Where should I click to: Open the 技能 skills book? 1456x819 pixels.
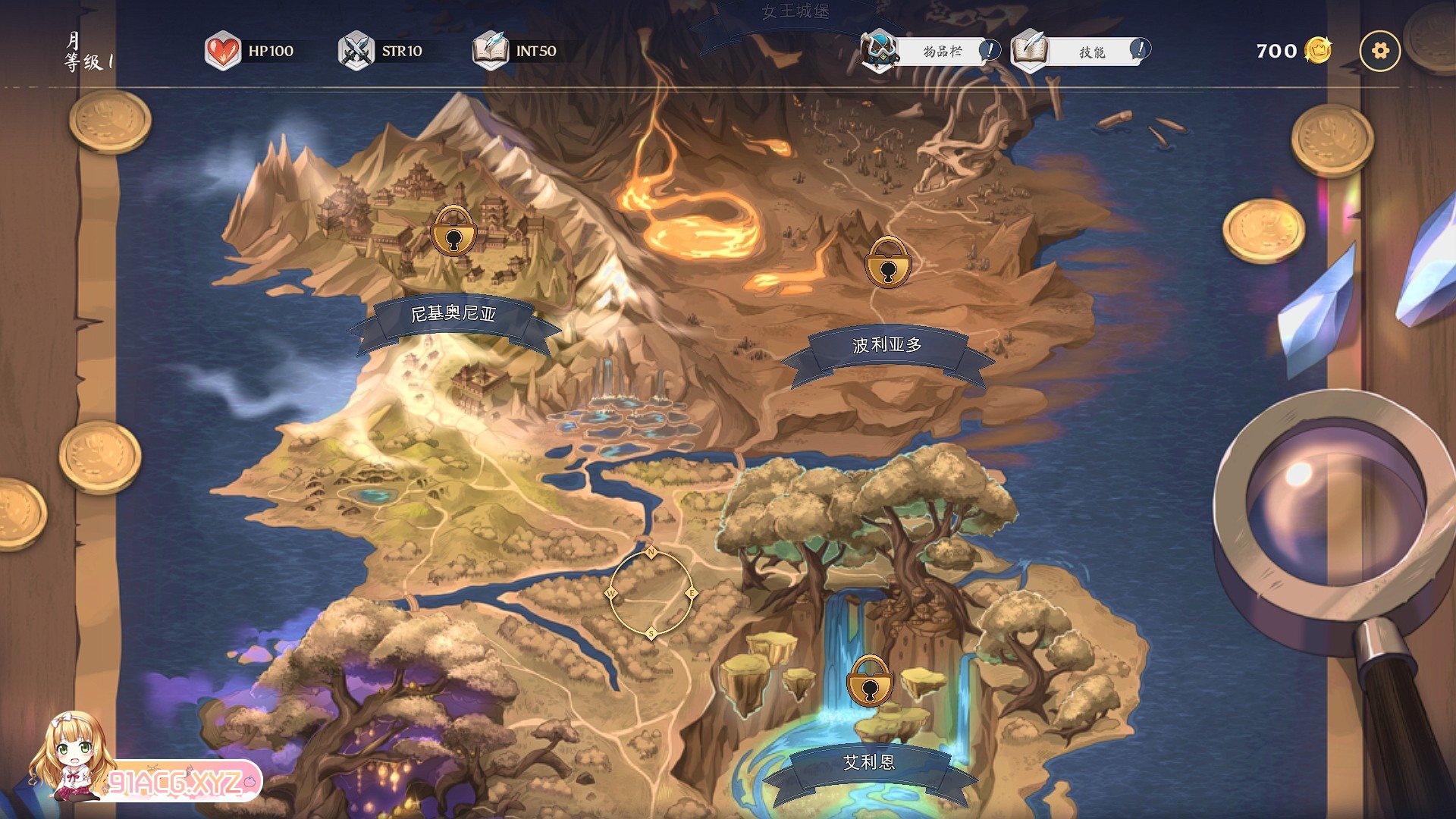click(x=1081, y=52)
